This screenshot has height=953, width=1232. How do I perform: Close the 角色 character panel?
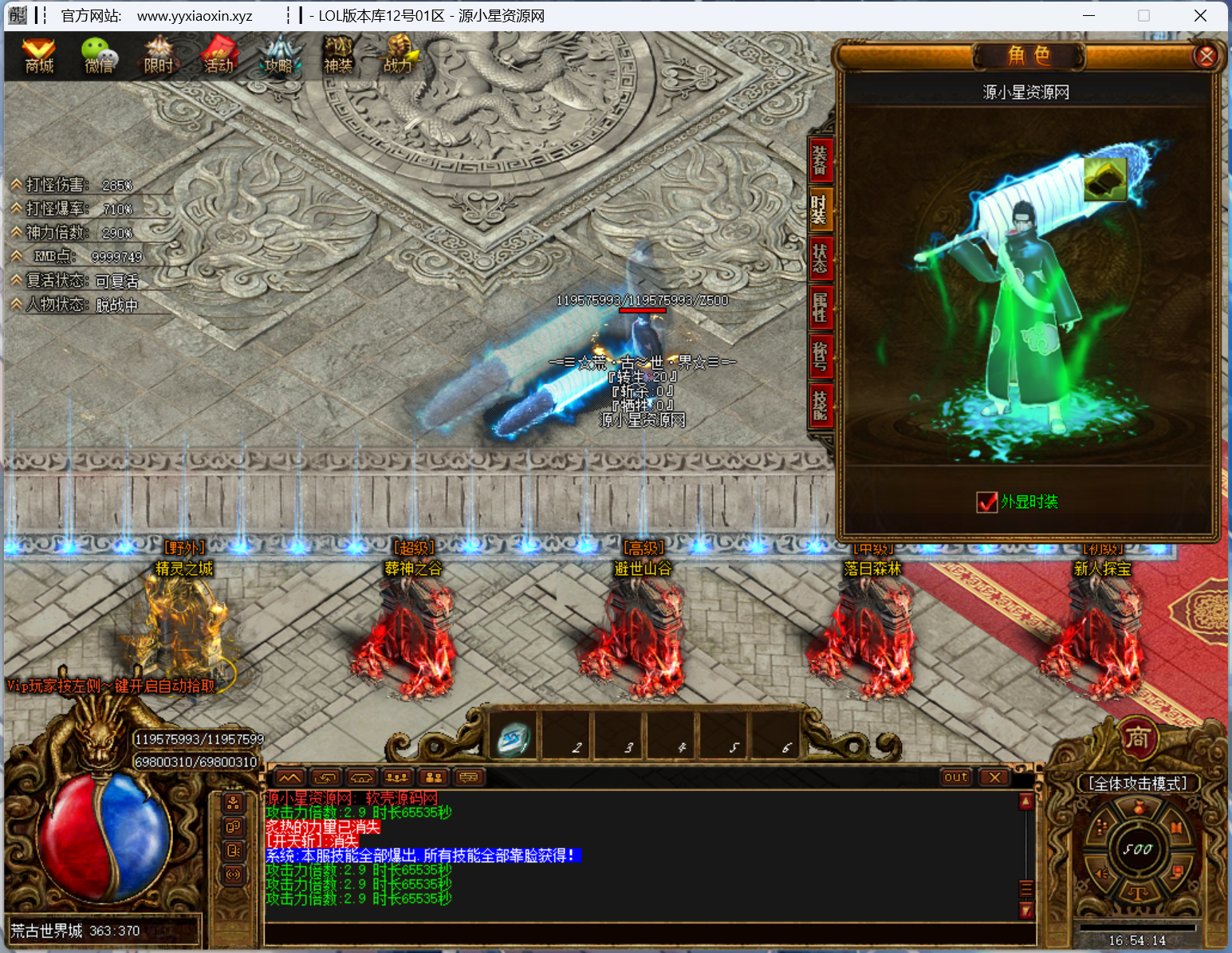coord(1206,56)
